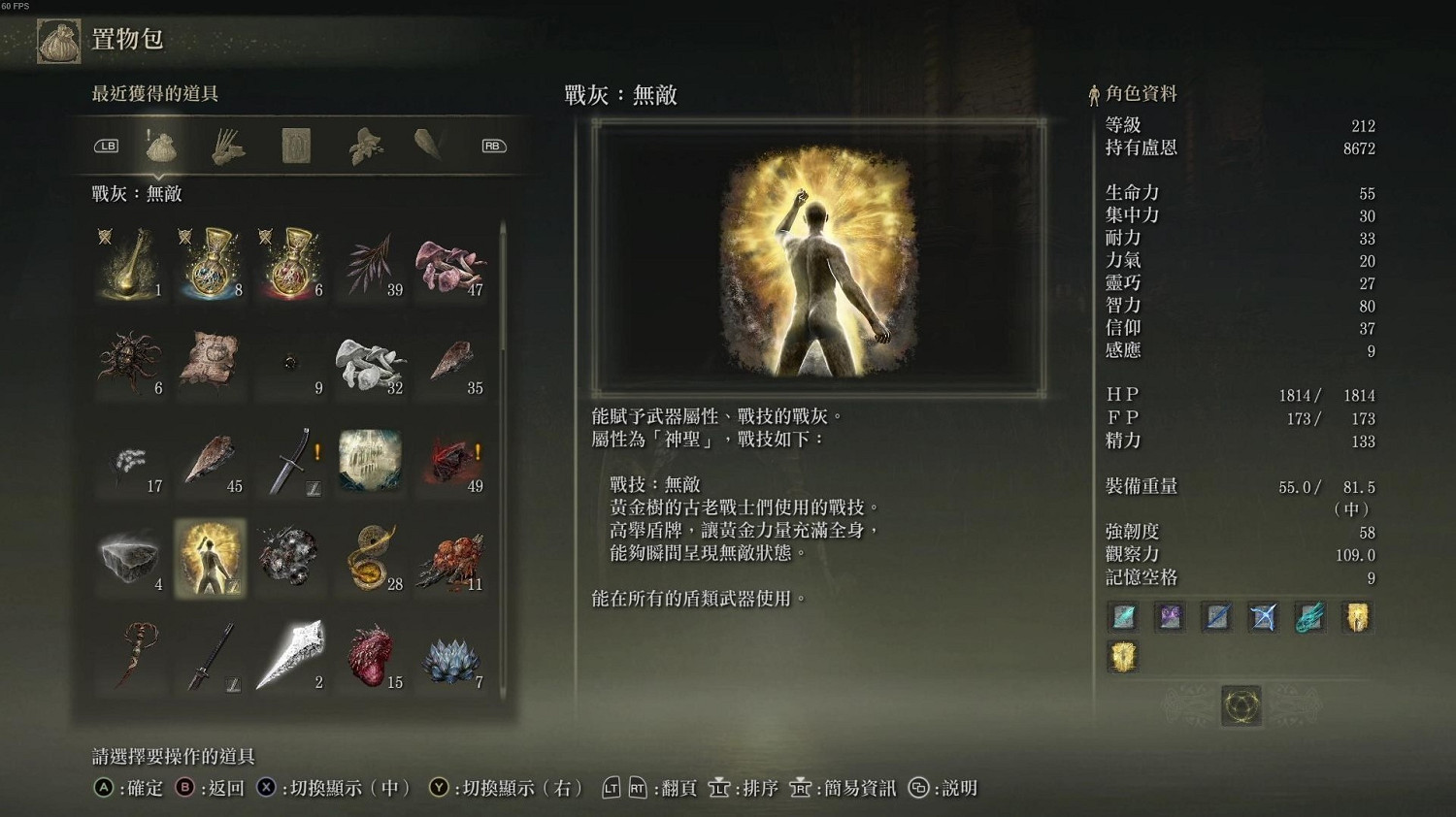Click the glowing Ash of War 無敵 item
Image resolution: width=1456 pixels, height=817 pixels.
(x=211, y=558)
